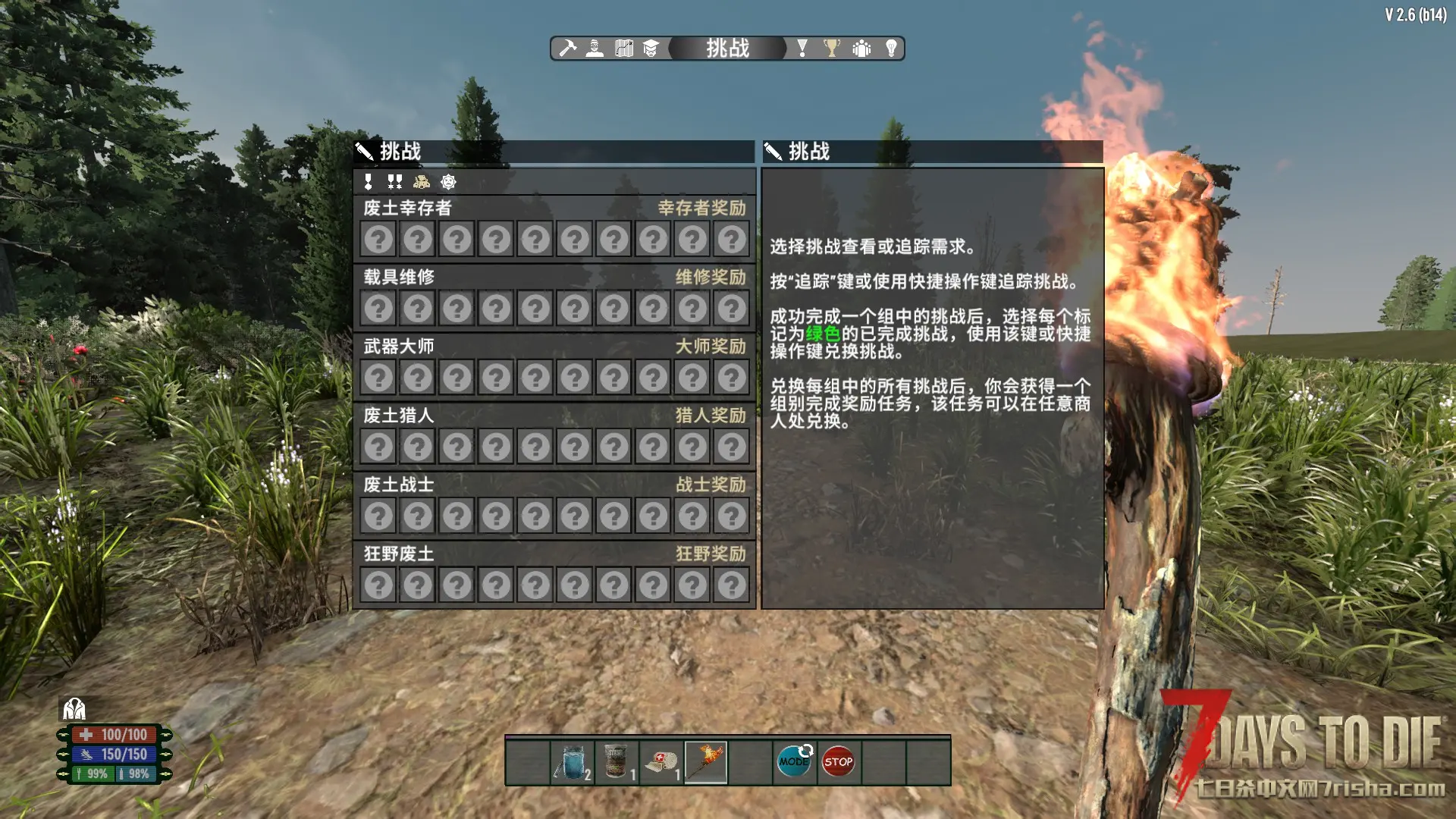Click the red STOP hotbar button
The height and width of the screenshot is (819, 1456).
coord(838,761)
